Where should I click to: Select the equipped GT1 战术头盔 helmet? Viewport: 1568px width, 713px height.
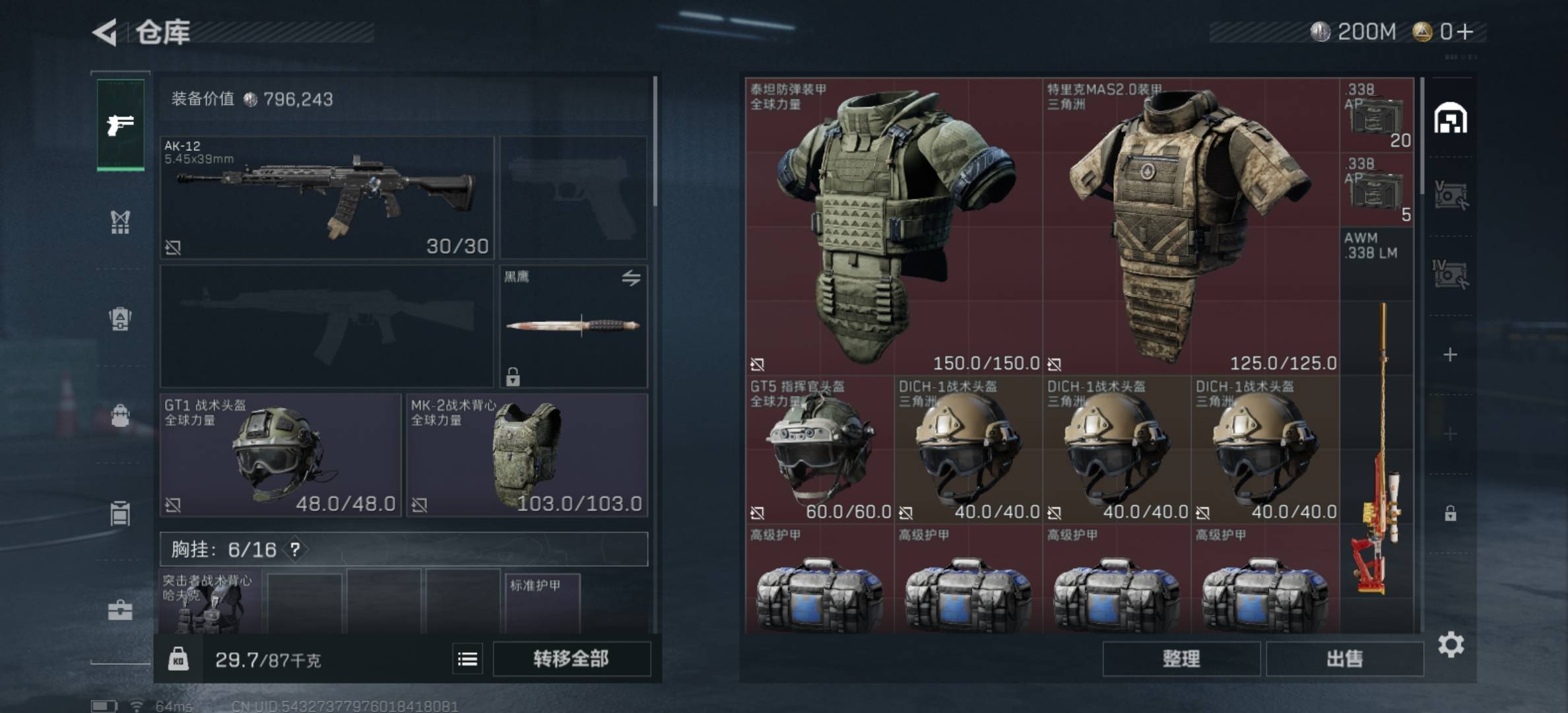280,455
